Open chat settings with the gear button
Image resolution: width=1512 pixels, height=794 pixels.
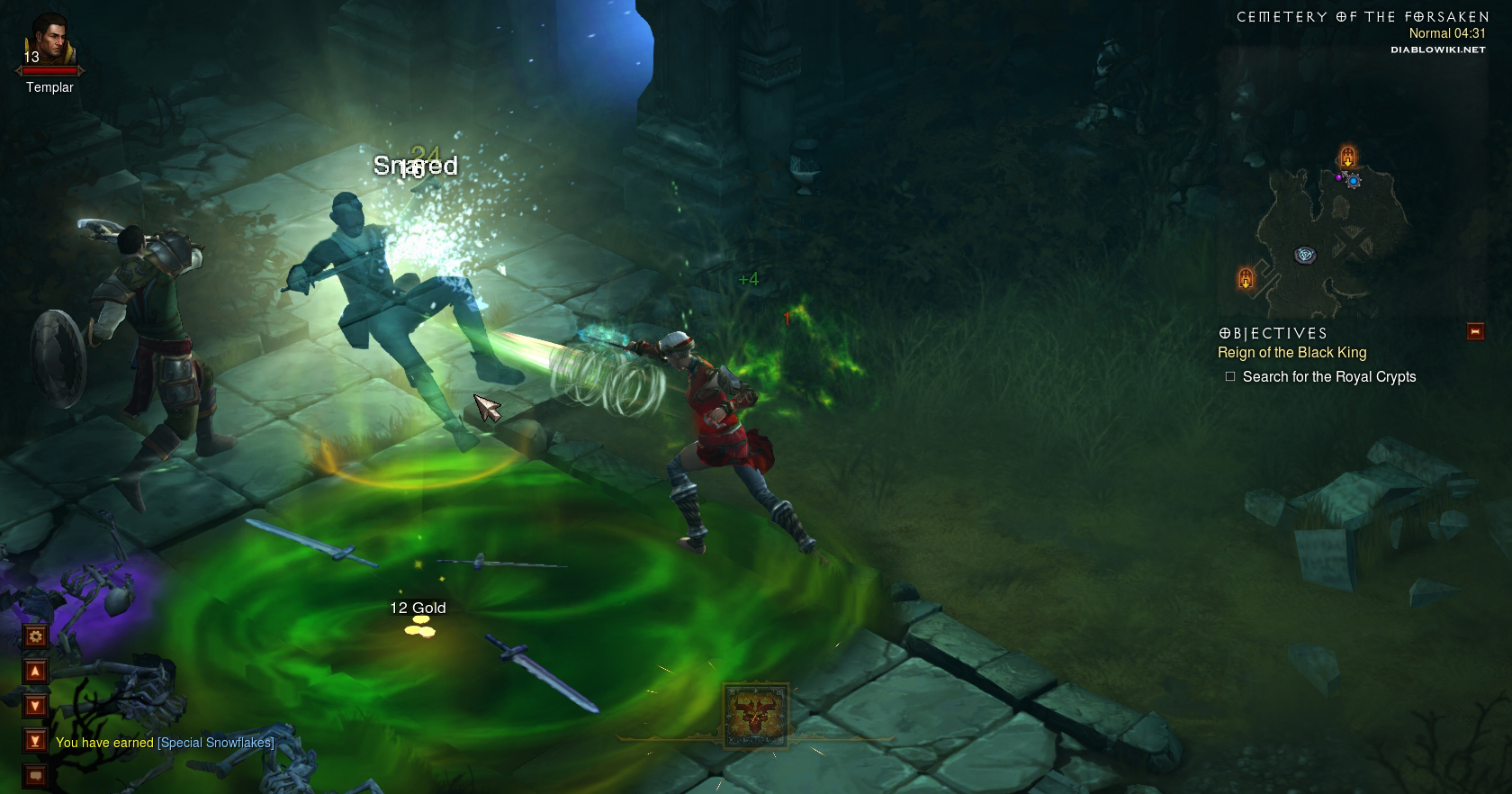[x=35, y=636]
